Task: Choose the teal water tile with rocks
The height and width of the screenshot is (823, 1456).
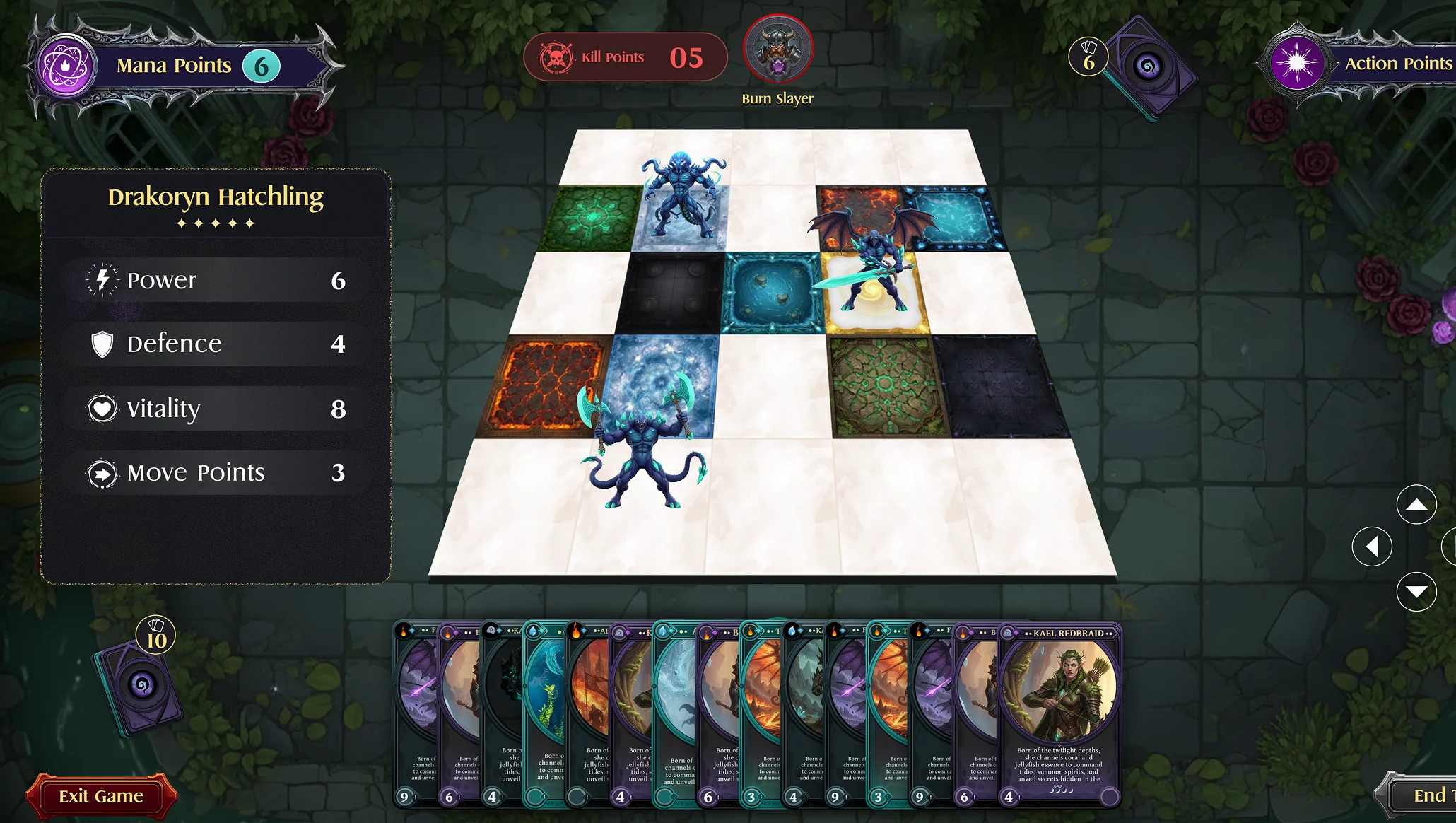Action: coord(773,292)
